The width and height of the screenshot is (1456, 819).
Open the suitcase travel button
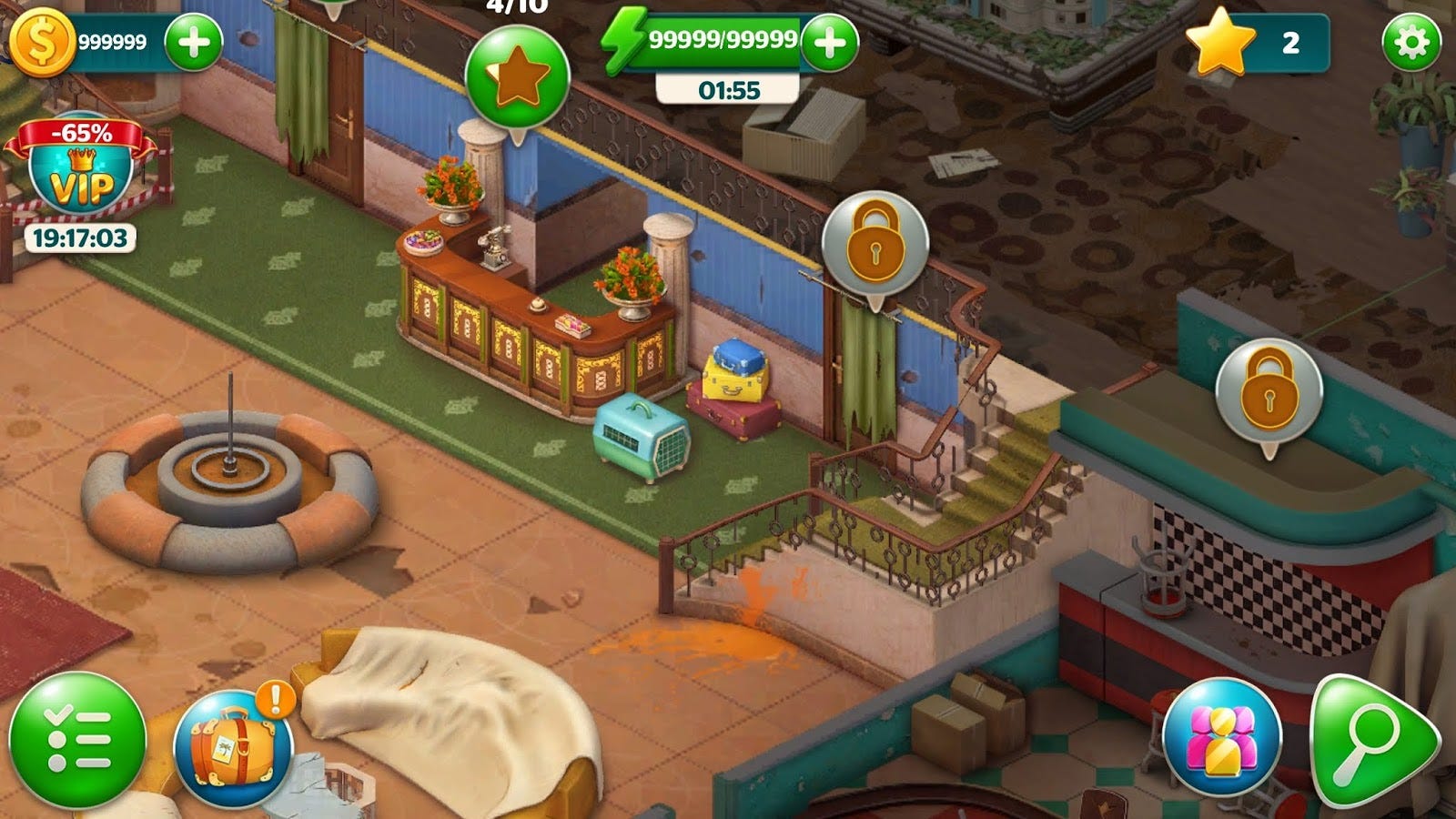pyautogui.click(x=233, y=748)
